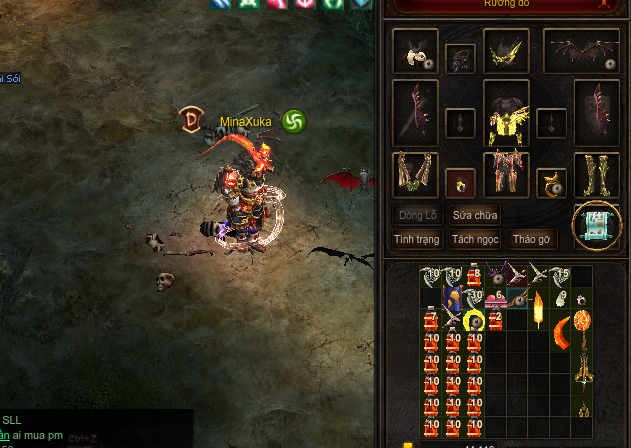Open the glowing scroll icon
This screenshot has width=631, height=448.
[597, 225]
